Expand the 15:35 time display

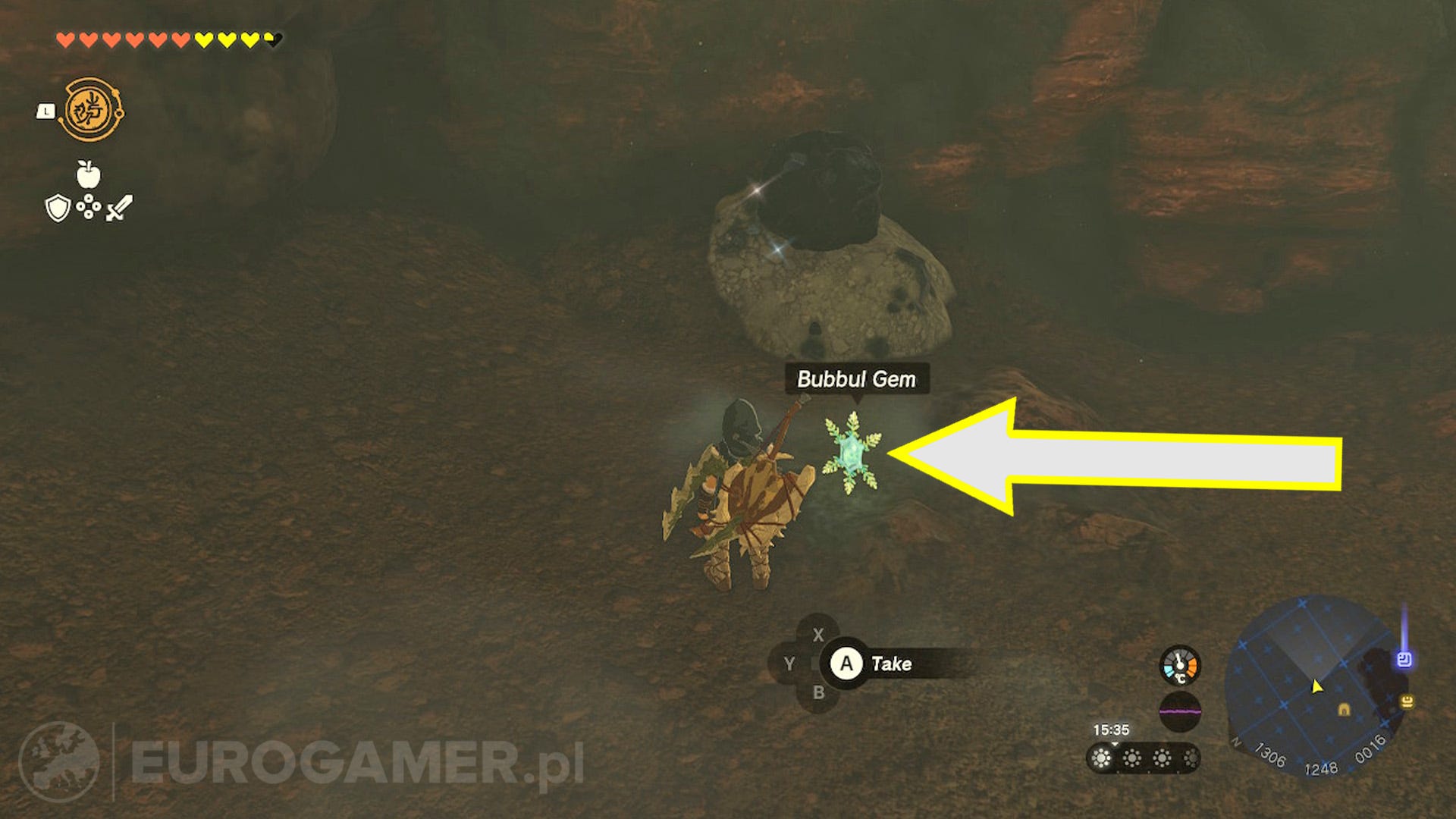[1111, 729]
